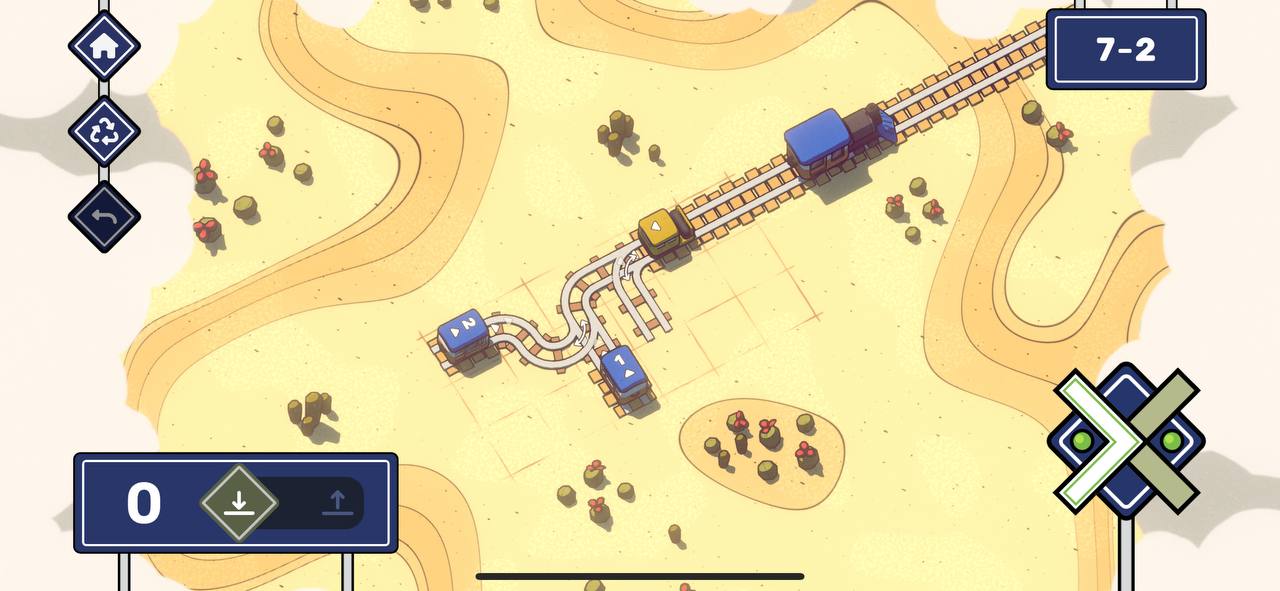Go to the home menu
The image size is (1280, 591).
coord(104,46)
